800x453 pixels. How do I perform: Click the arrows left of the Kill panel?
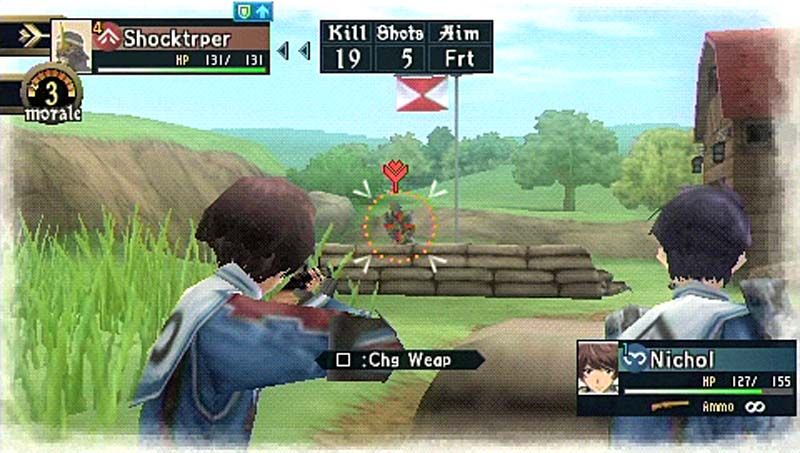click(x=293, y=49)
